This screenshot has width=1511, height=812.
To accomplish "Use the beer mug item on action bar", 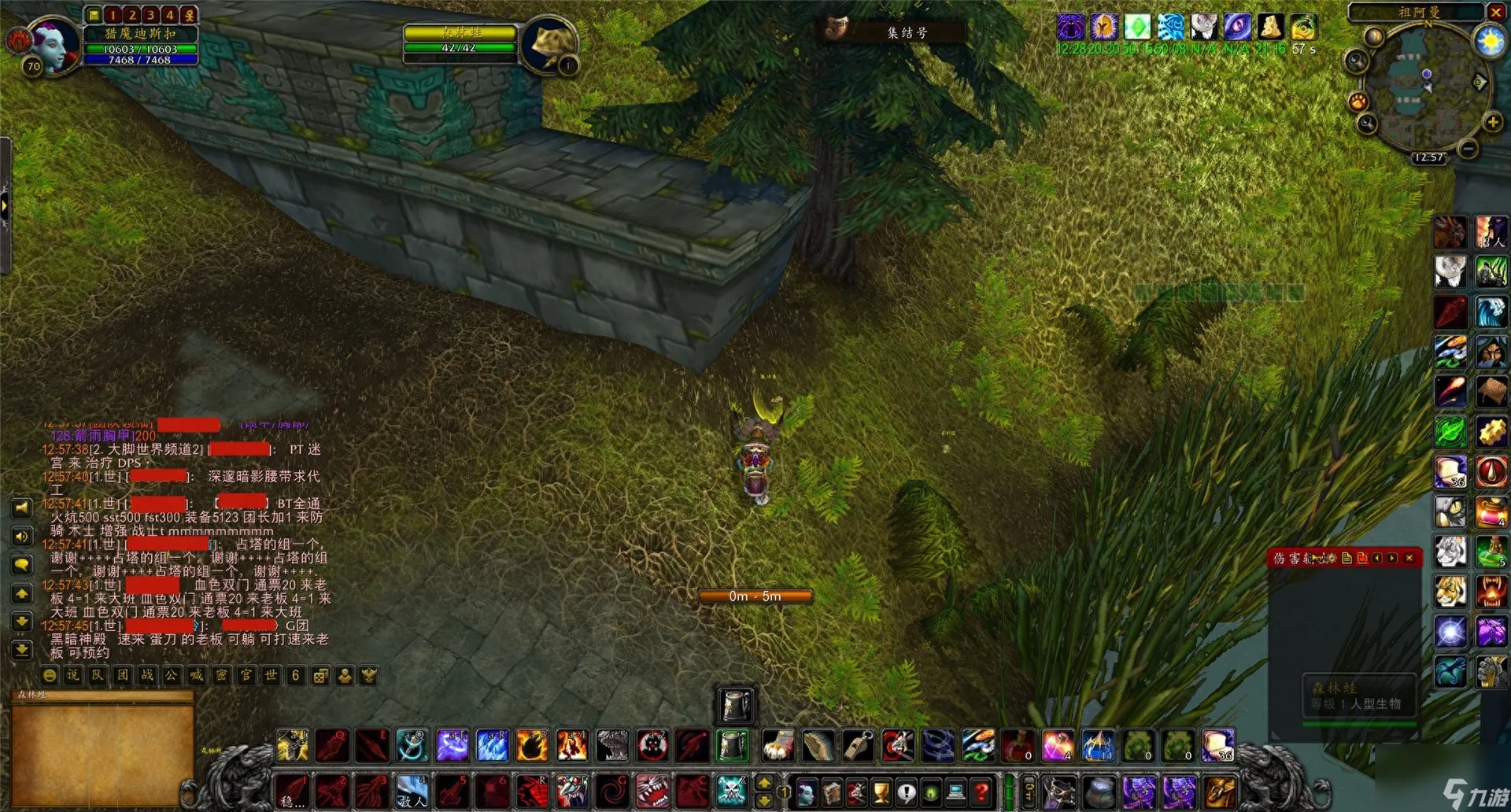I will 733,745.
